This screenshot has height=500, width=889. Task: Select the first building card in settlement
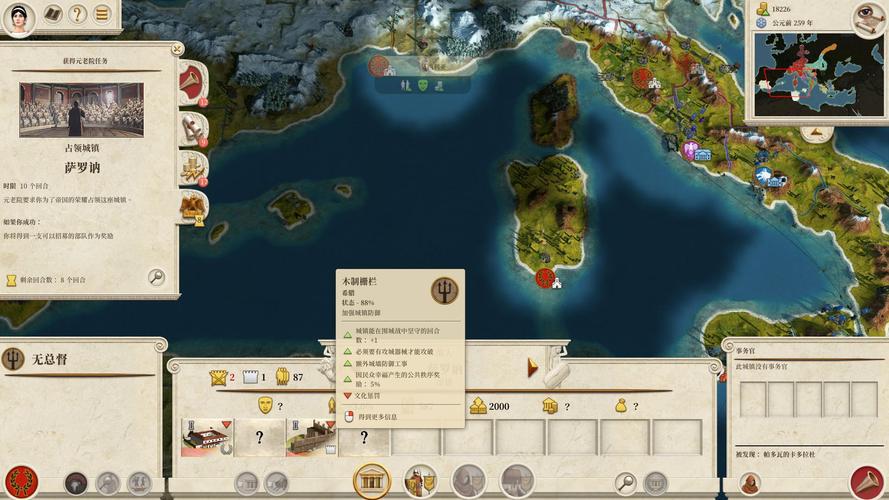207,437
